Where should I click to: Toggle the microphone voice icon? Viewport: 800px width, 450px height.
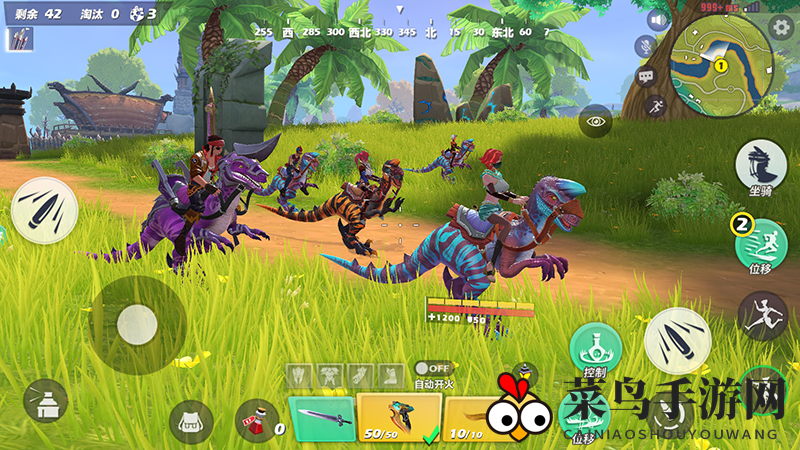[647, 46]
